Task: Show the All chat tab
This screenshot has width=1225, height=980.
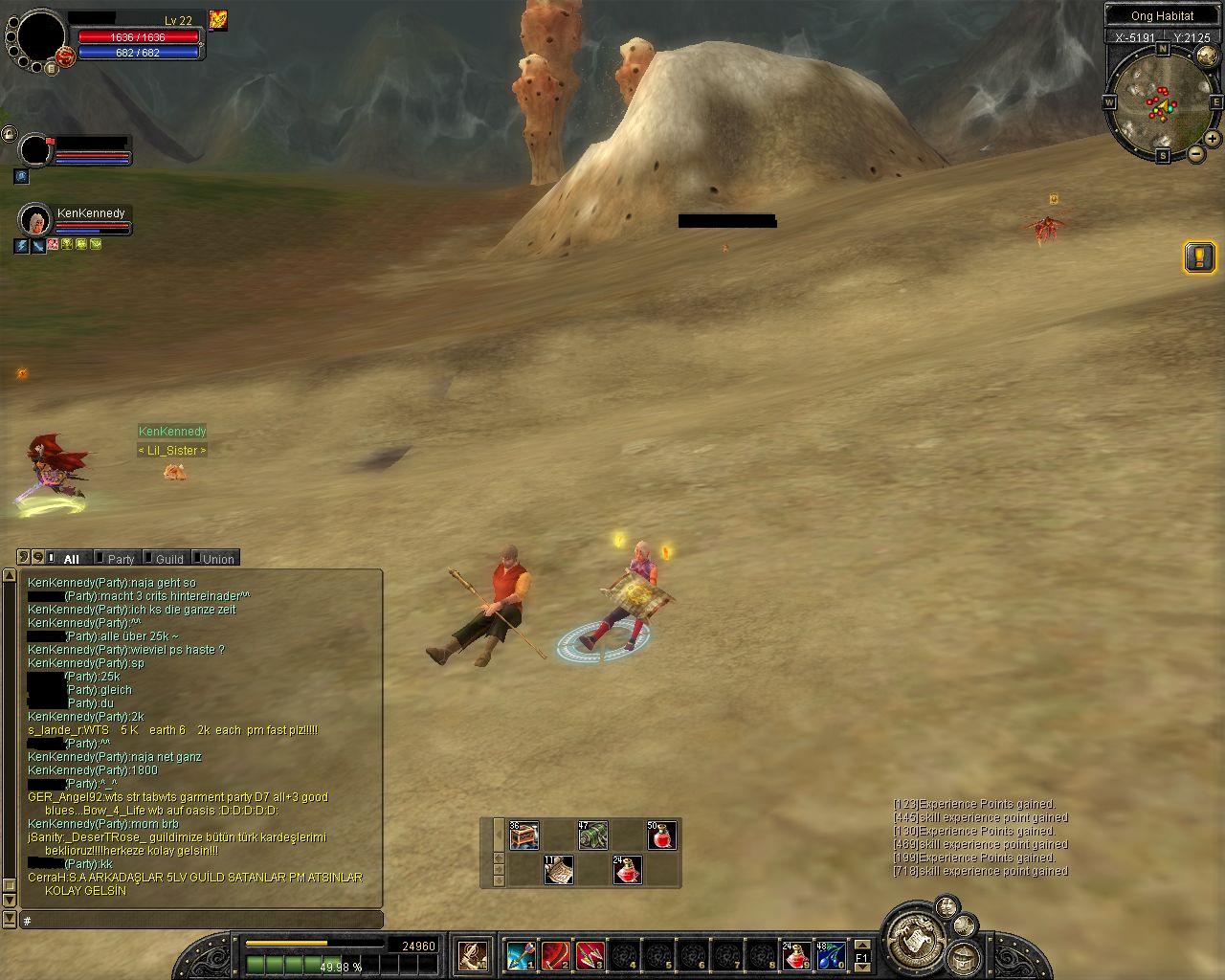Action: tap(69, 559)
